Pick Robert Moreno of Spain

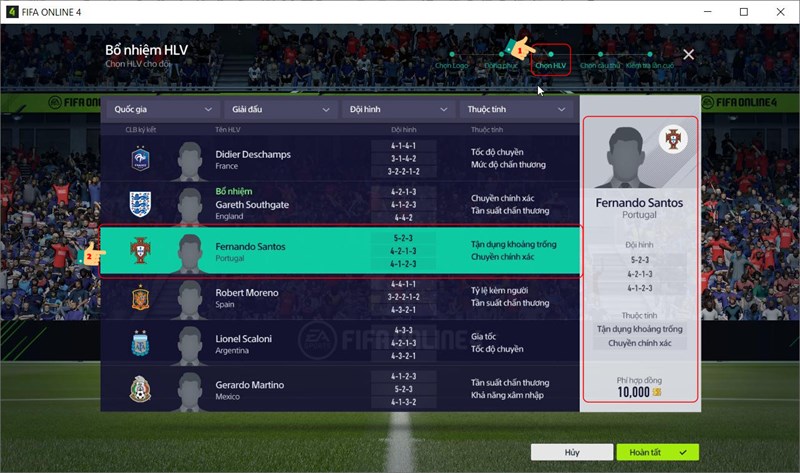coord(340,298)
